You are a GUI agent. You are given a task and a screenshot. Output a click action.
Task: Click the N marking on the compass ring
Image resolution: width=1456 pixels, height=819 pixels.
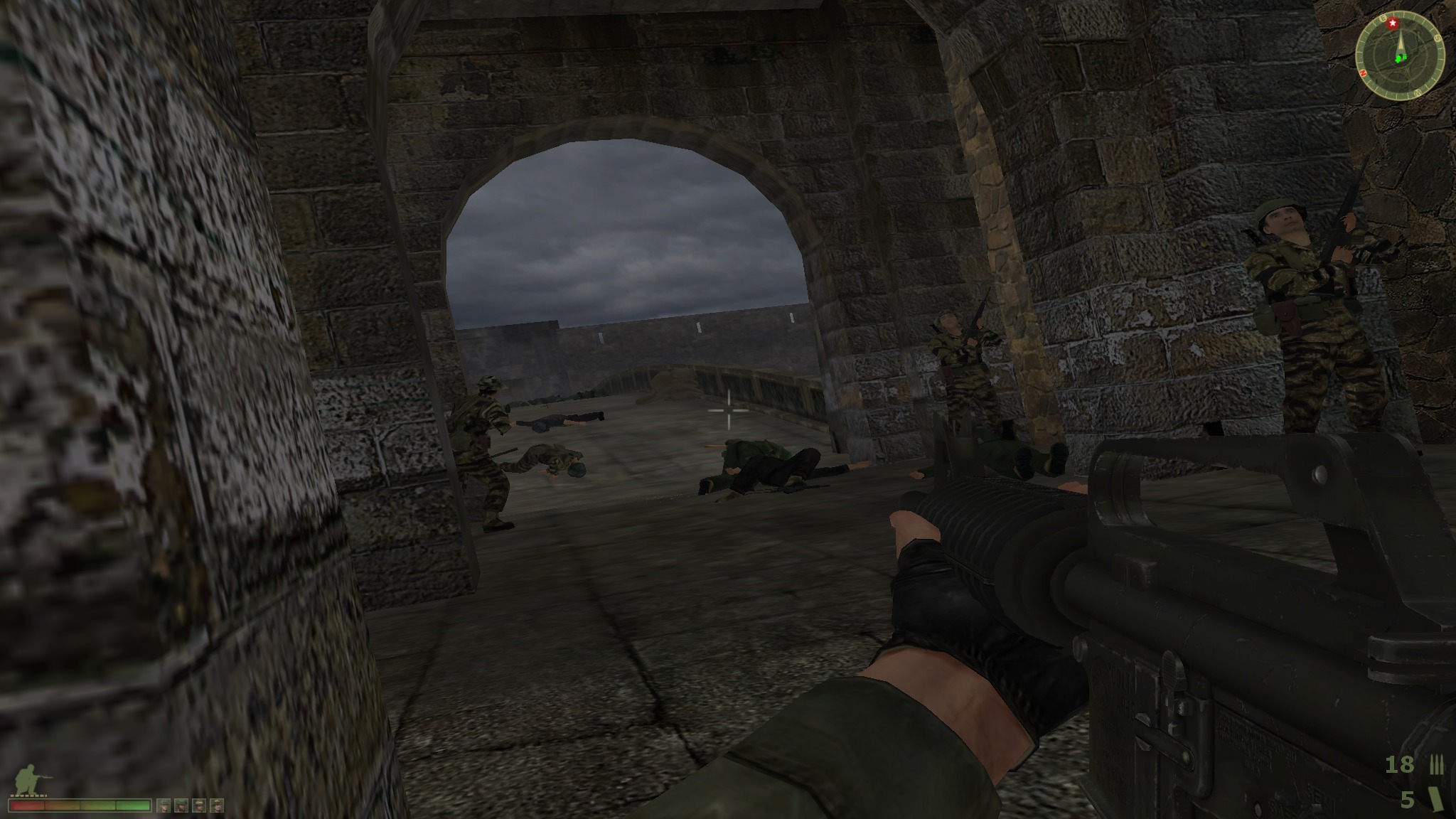coord(1364,73)
